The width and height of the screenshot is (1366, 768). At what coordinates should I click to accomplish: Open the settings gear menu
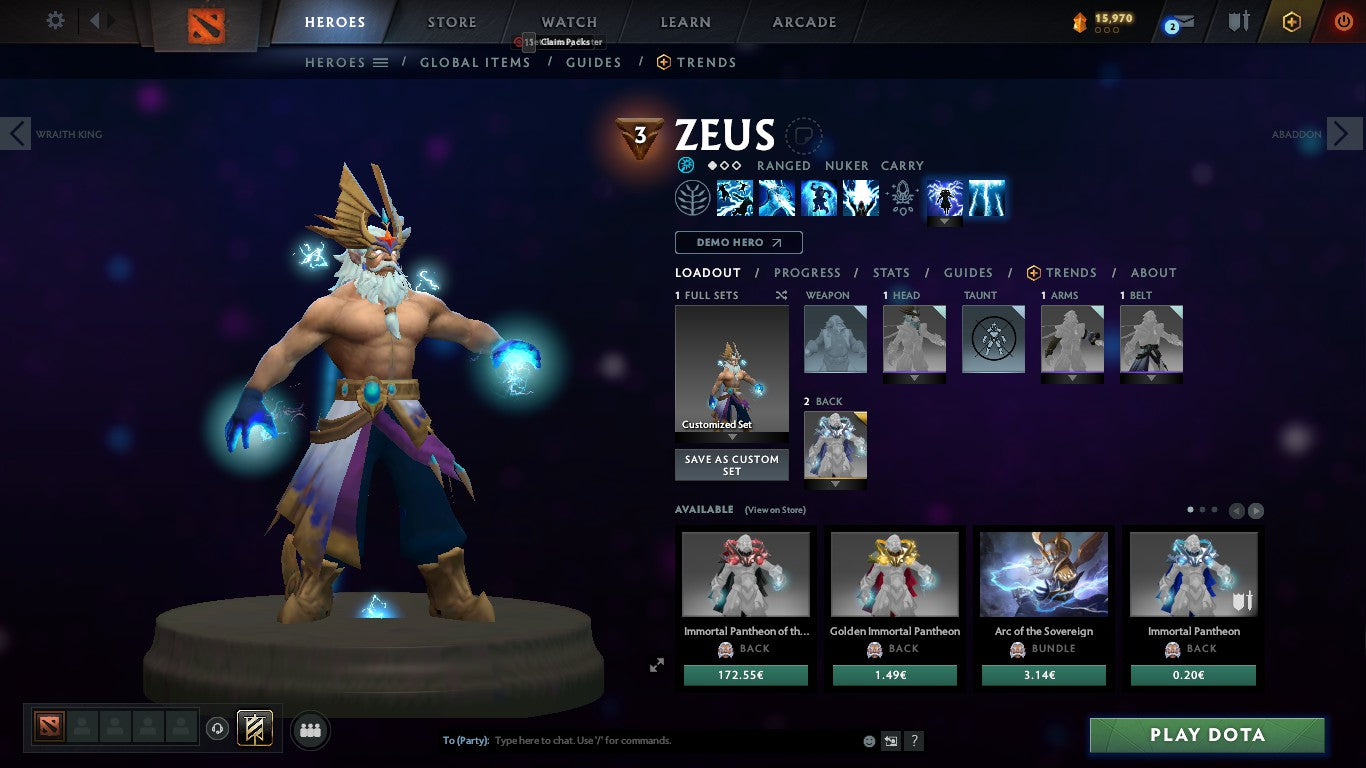click(x=55, y=20)
